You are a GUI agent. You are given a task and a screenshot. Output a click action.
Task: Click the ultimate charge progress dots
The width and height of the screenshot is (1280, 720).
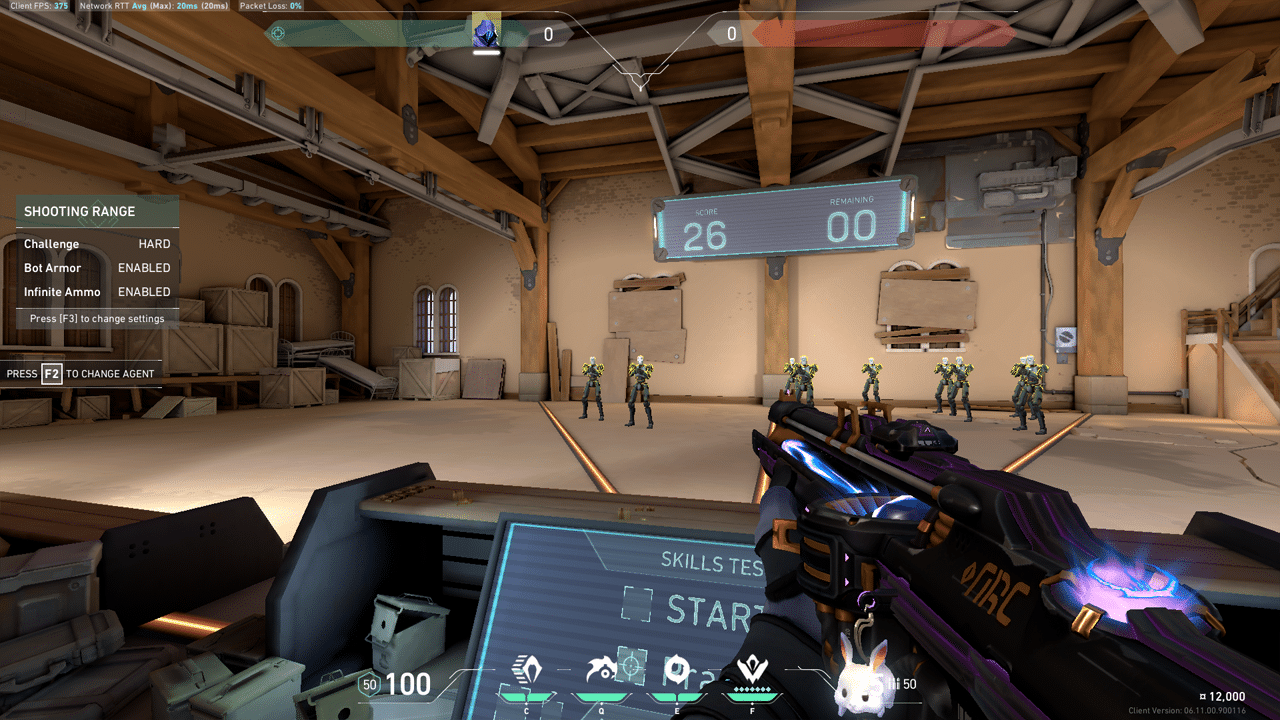[750, 688]
